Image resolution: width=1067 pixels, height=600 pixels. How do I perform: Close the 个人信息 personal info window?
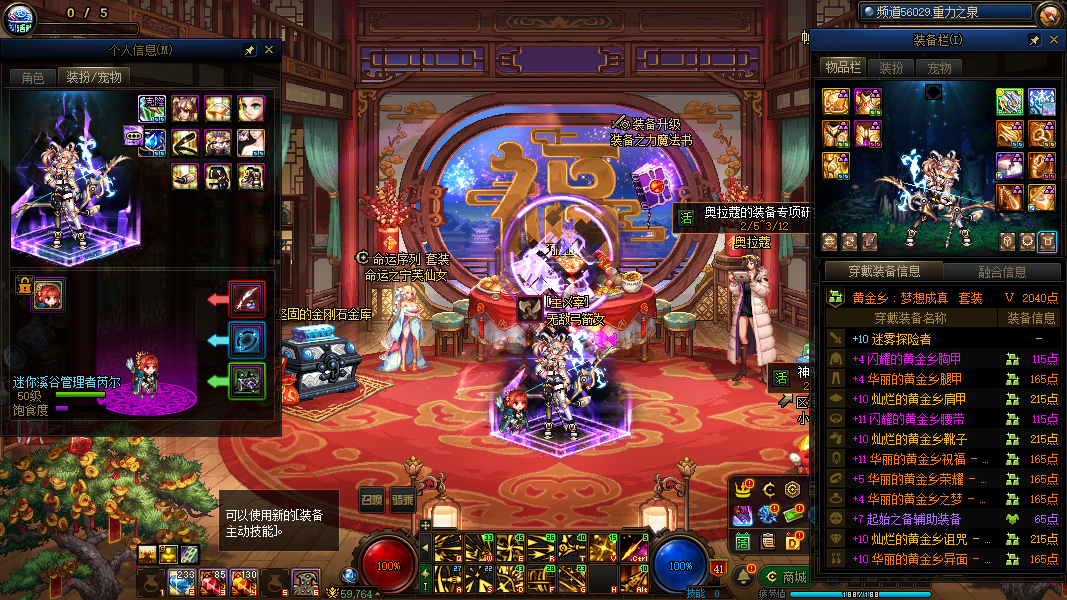pyautogui.click(x=269, y=49)
